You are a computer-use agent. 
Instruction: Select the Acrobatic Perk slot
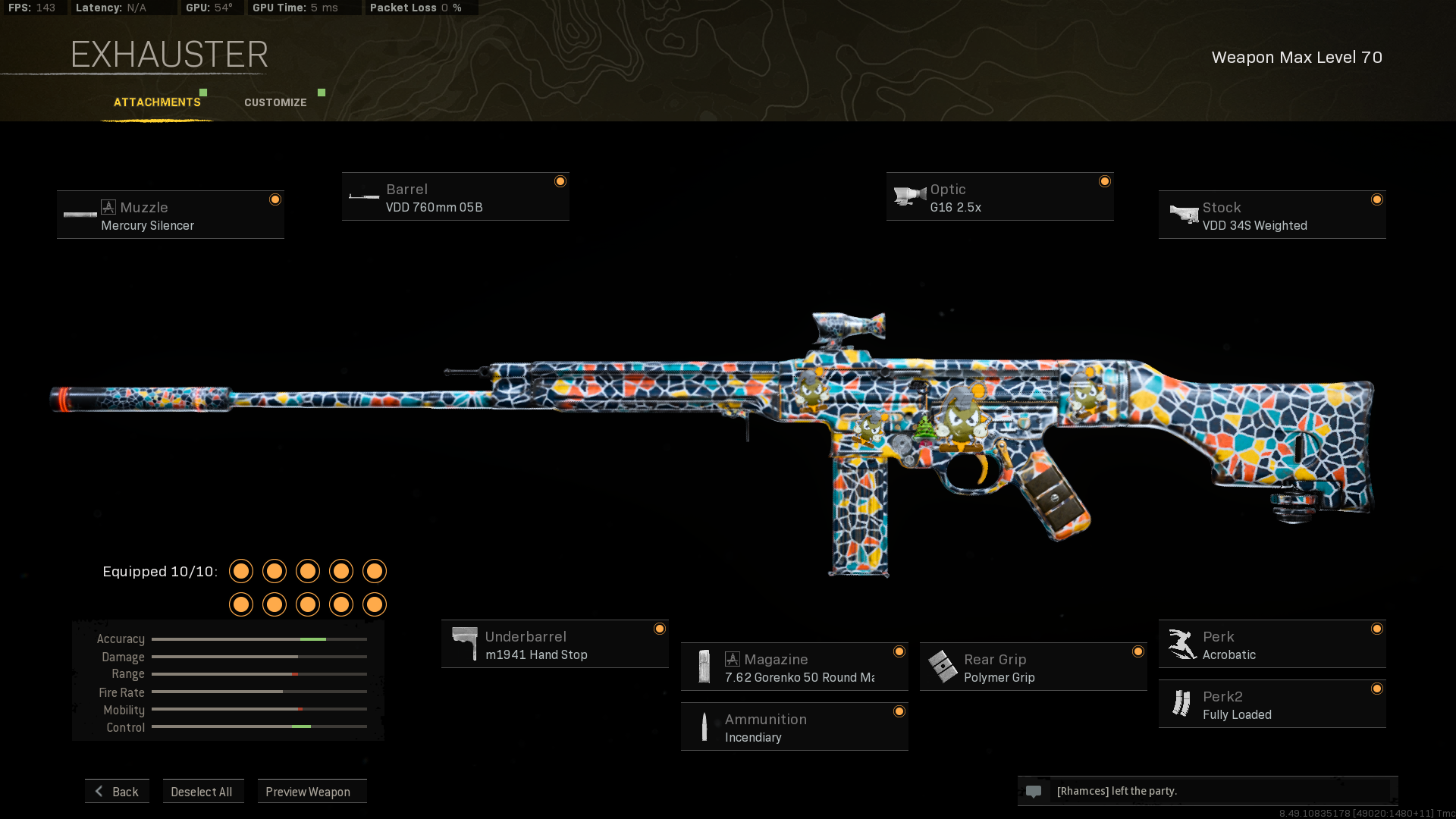(x=1272, y=645)
